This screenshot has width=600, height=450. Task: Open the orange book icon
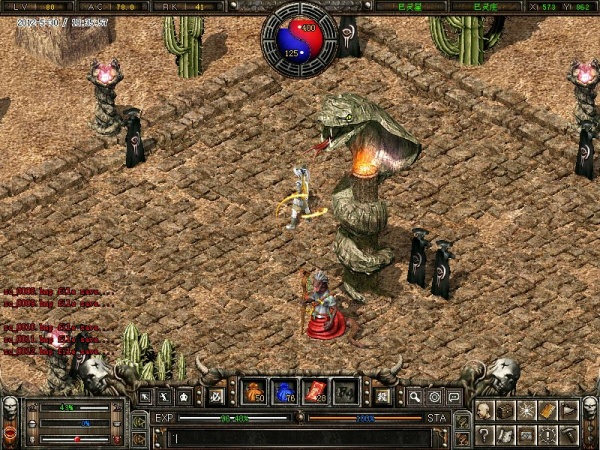pyautogui.click(x=548, y=410)
